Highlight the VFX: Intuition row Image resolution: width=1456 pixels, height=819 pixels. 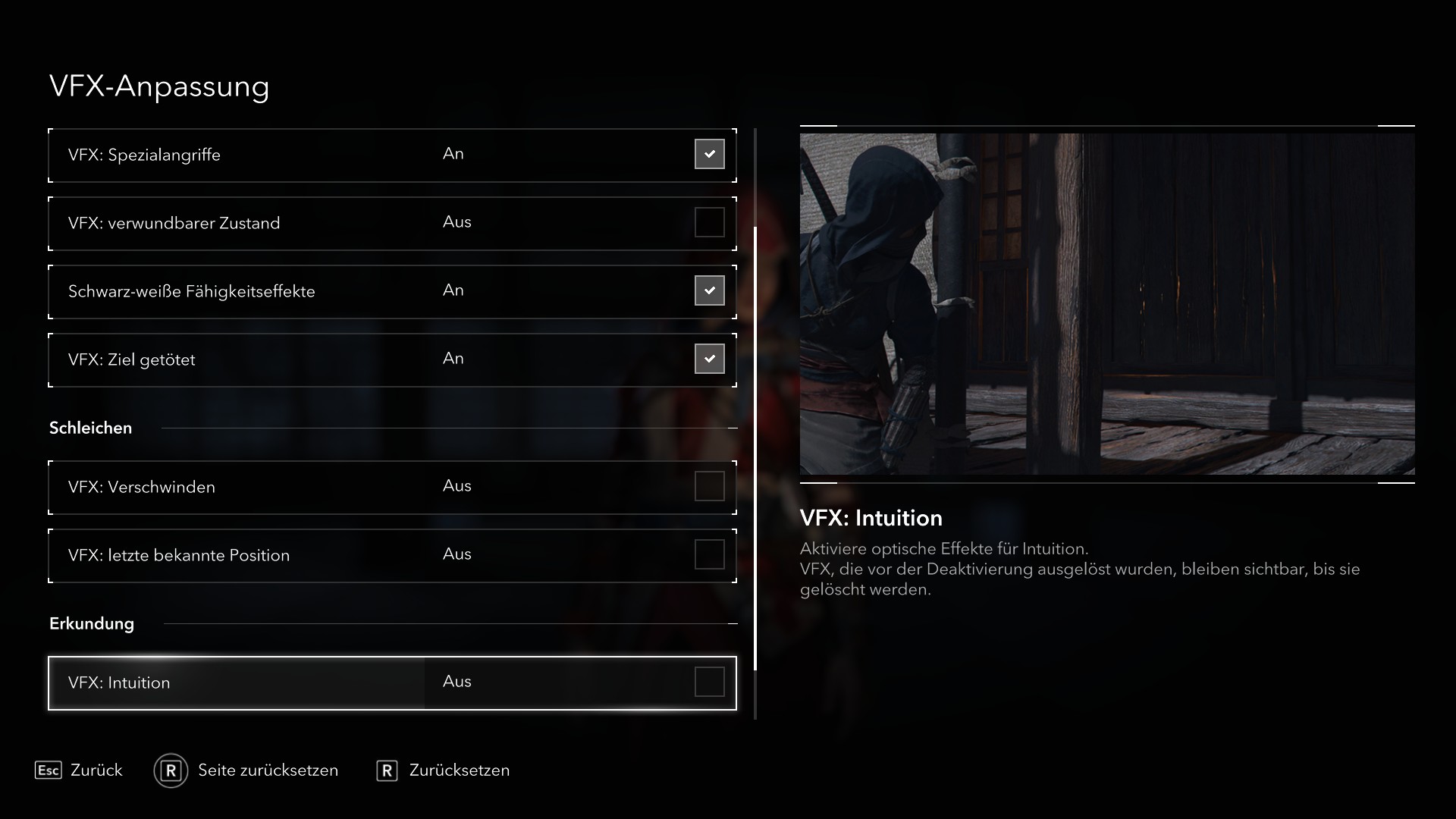coord(303,682)
